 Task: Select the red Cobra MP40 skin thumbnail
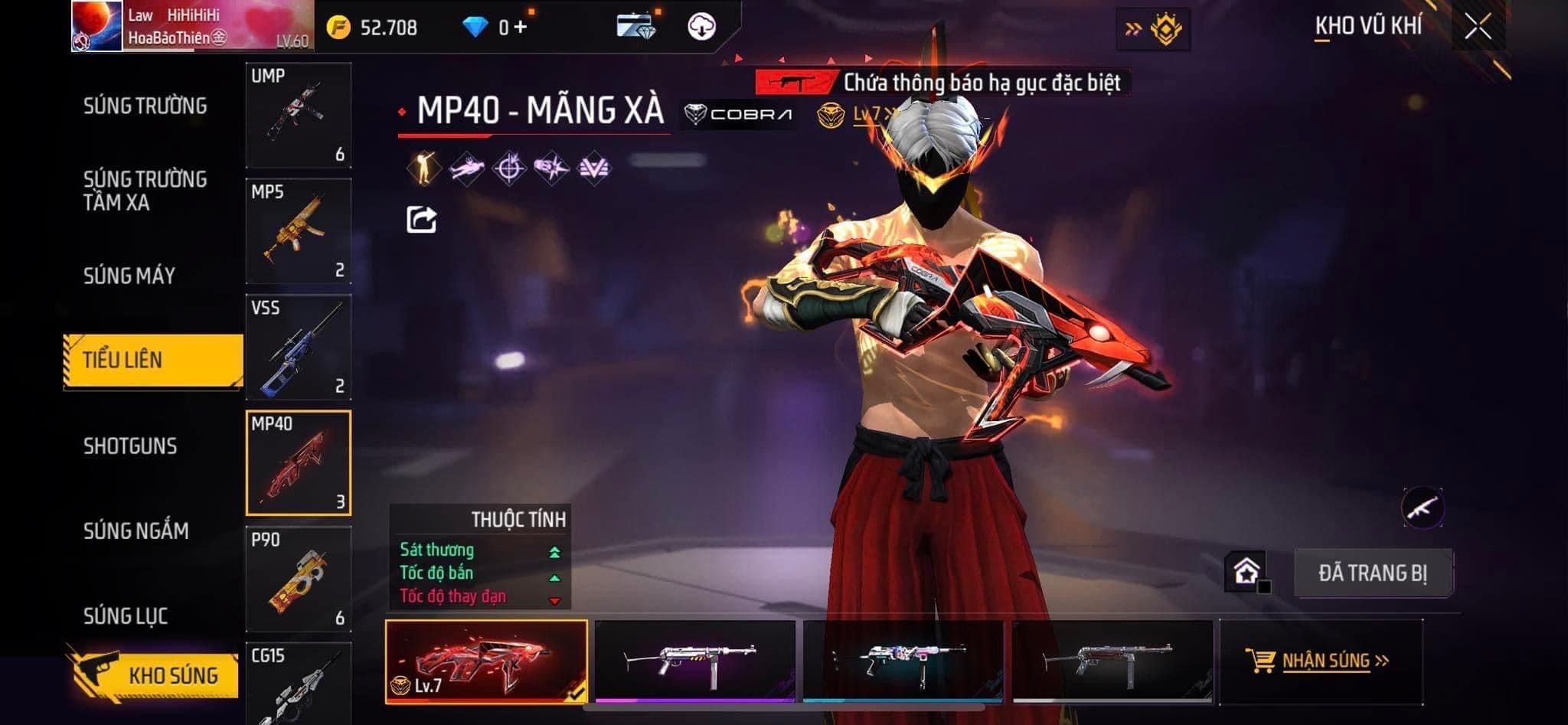(486, 661)
